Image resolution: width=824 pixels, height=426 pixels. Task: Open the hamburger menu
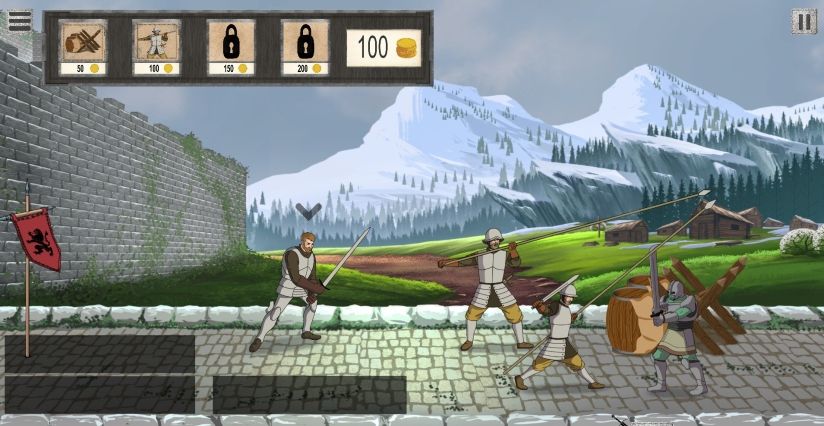[x=19, y=20]
